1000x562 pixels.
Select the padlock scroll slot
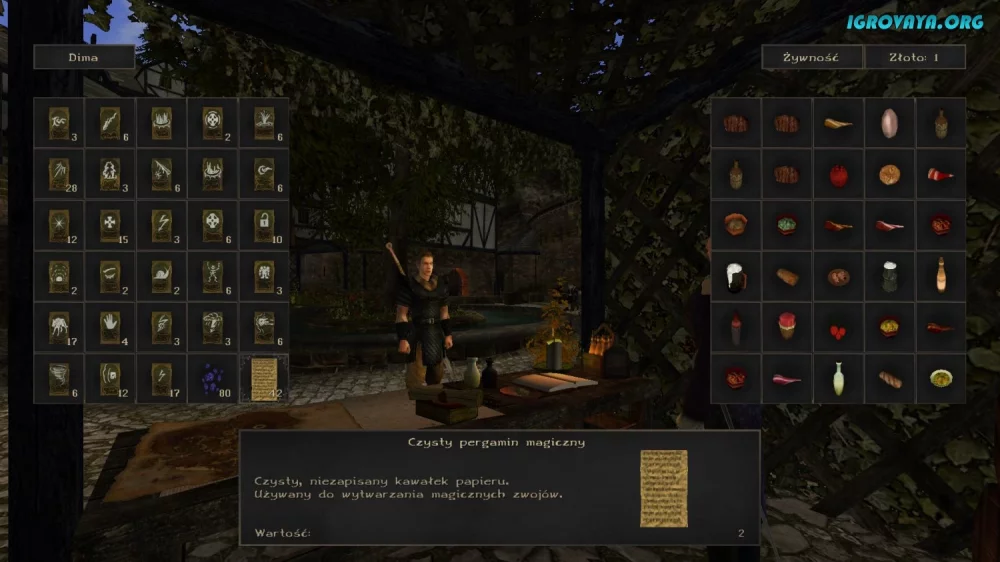coord(264,225)
